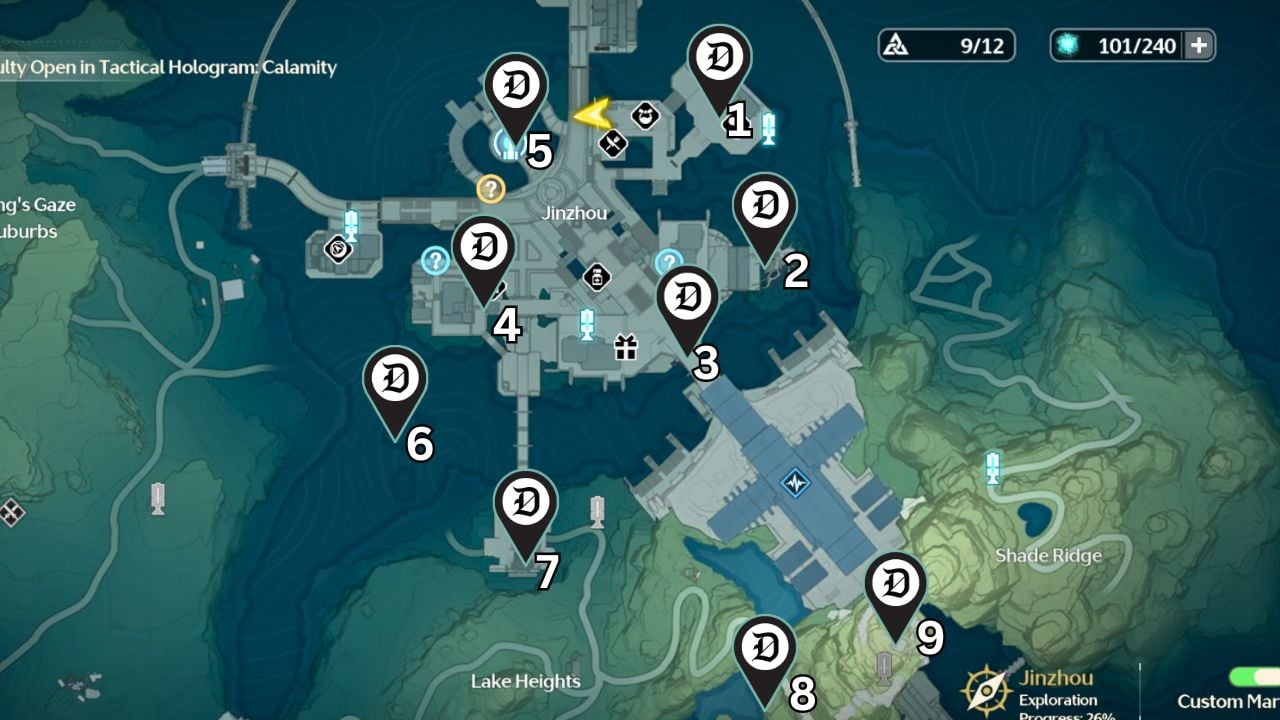Click the supply chest icon in central Jinzhou
Viewport: 1280px width, 720px height.
(x=596, y=277)
